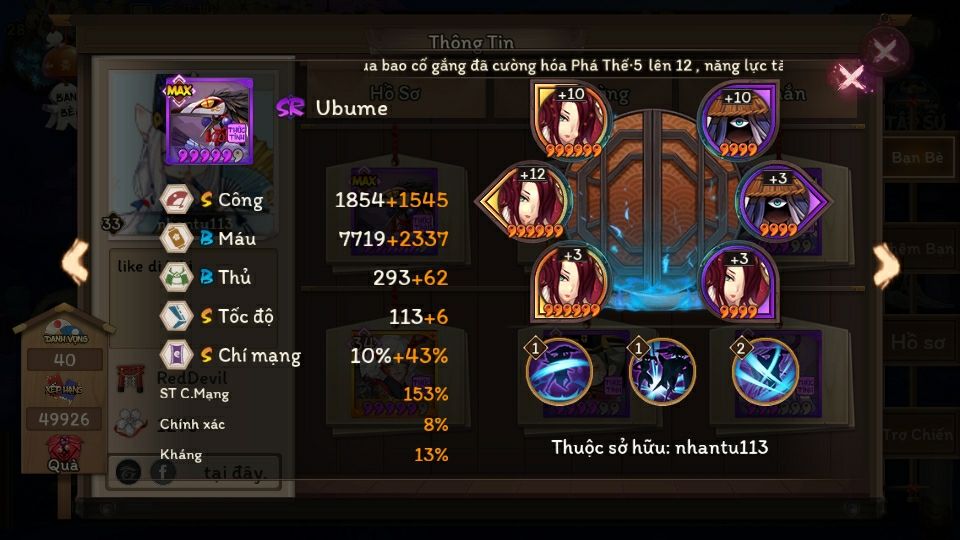Select the +3 red-haired soul with gold frame

pyautogui.click(x=570, y=281)
